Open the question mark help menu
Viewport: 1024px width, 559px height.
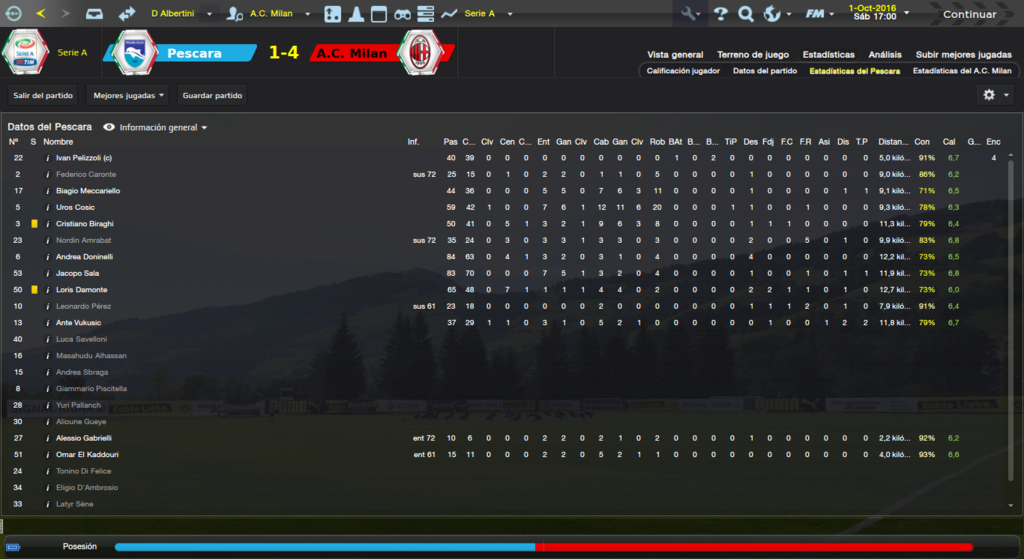(x=720, y=14)
